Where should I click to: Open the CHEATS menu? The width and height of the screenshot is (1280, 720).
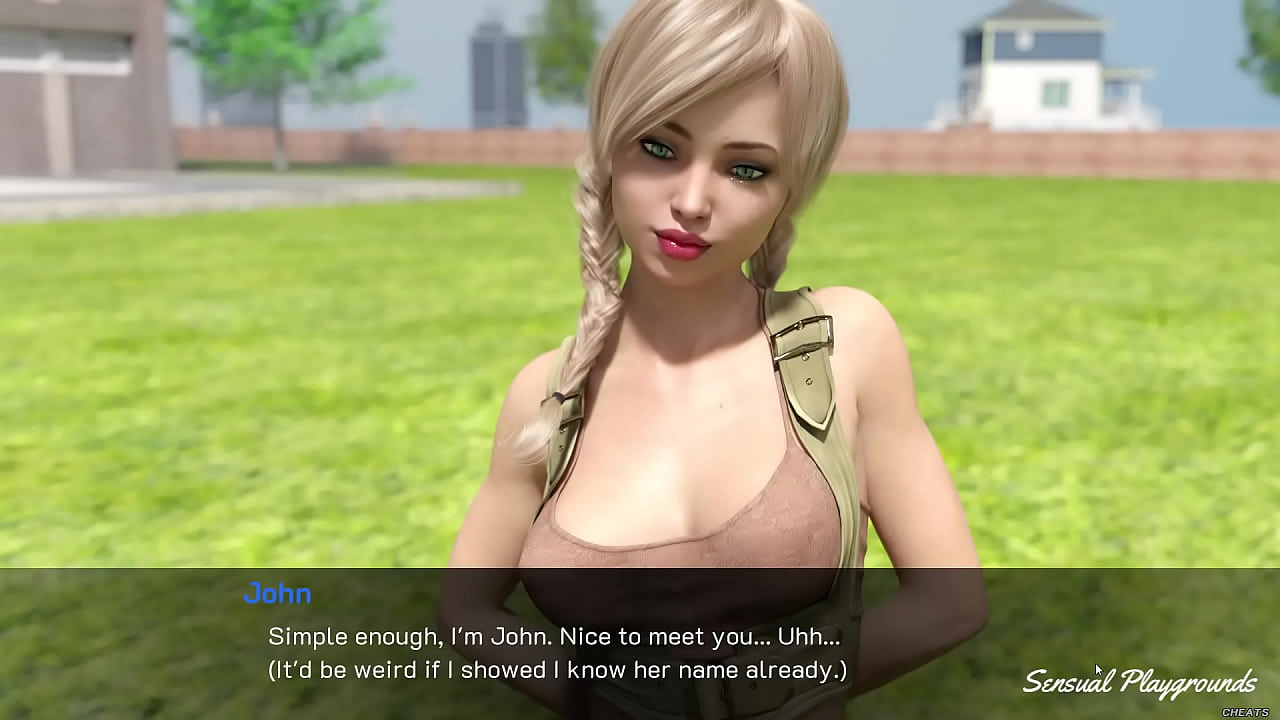tap(1245, 712)
